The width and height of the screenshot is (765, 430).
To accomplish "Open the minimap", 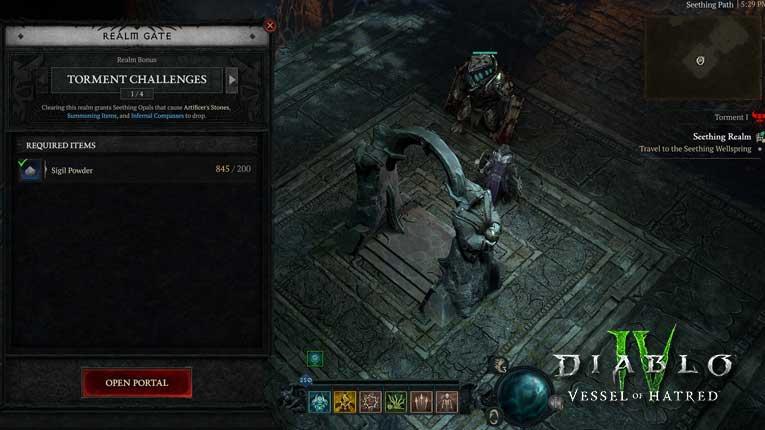I will pos(700,58).
